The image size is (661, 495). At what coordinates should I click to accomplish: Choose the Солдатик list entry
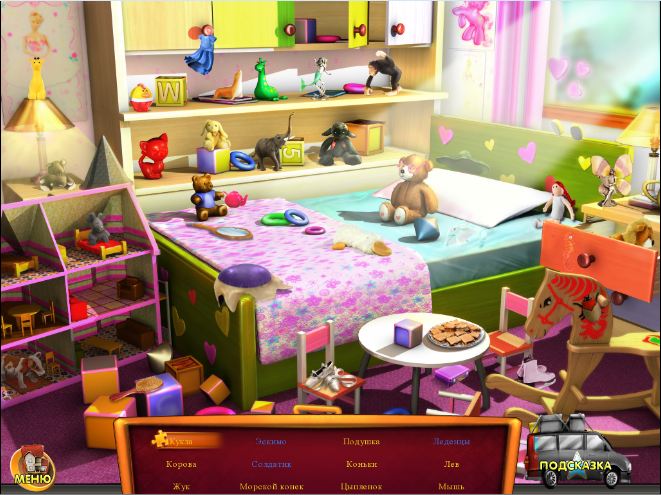click(271, 464)
